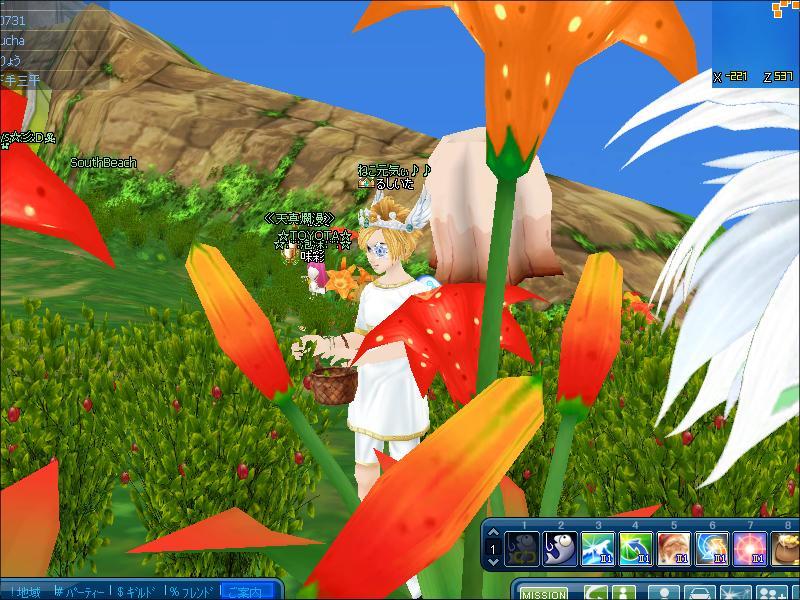Use the Santa face skill in slot 5
The image size is (800, 600).
[673, 549]
